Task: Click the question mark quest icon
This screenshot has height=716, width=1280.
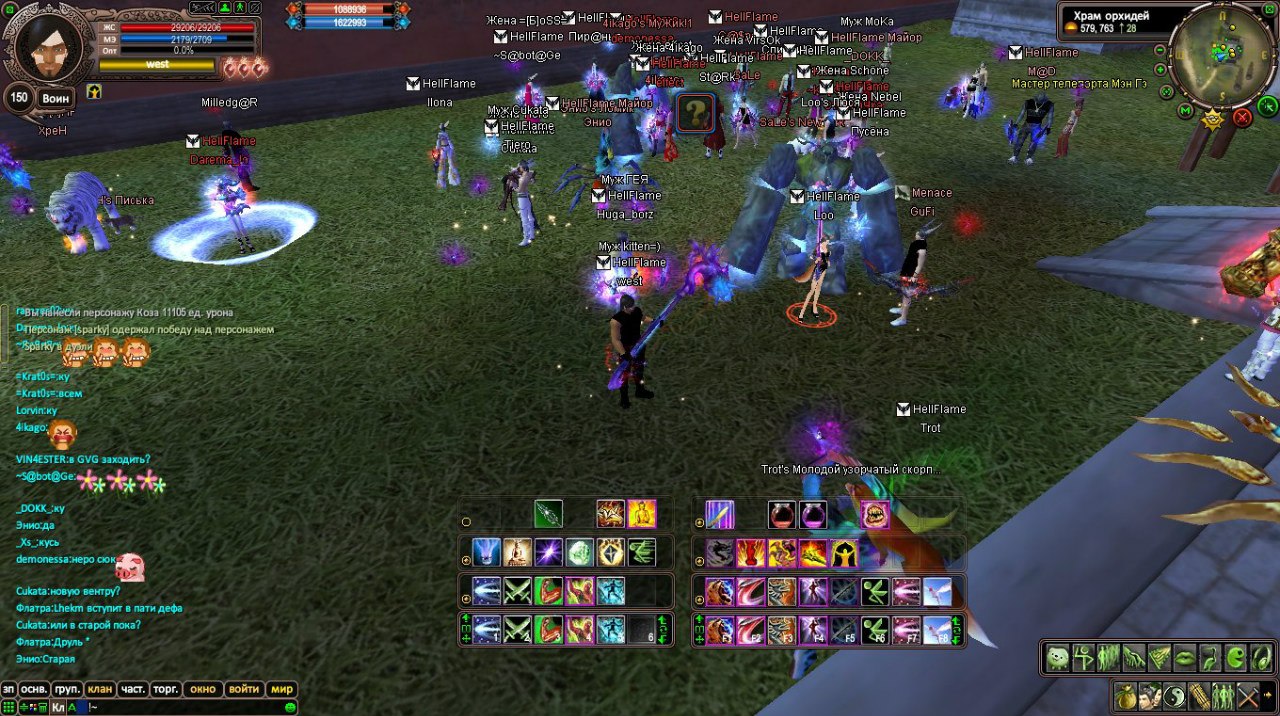Action: [696, 113]
